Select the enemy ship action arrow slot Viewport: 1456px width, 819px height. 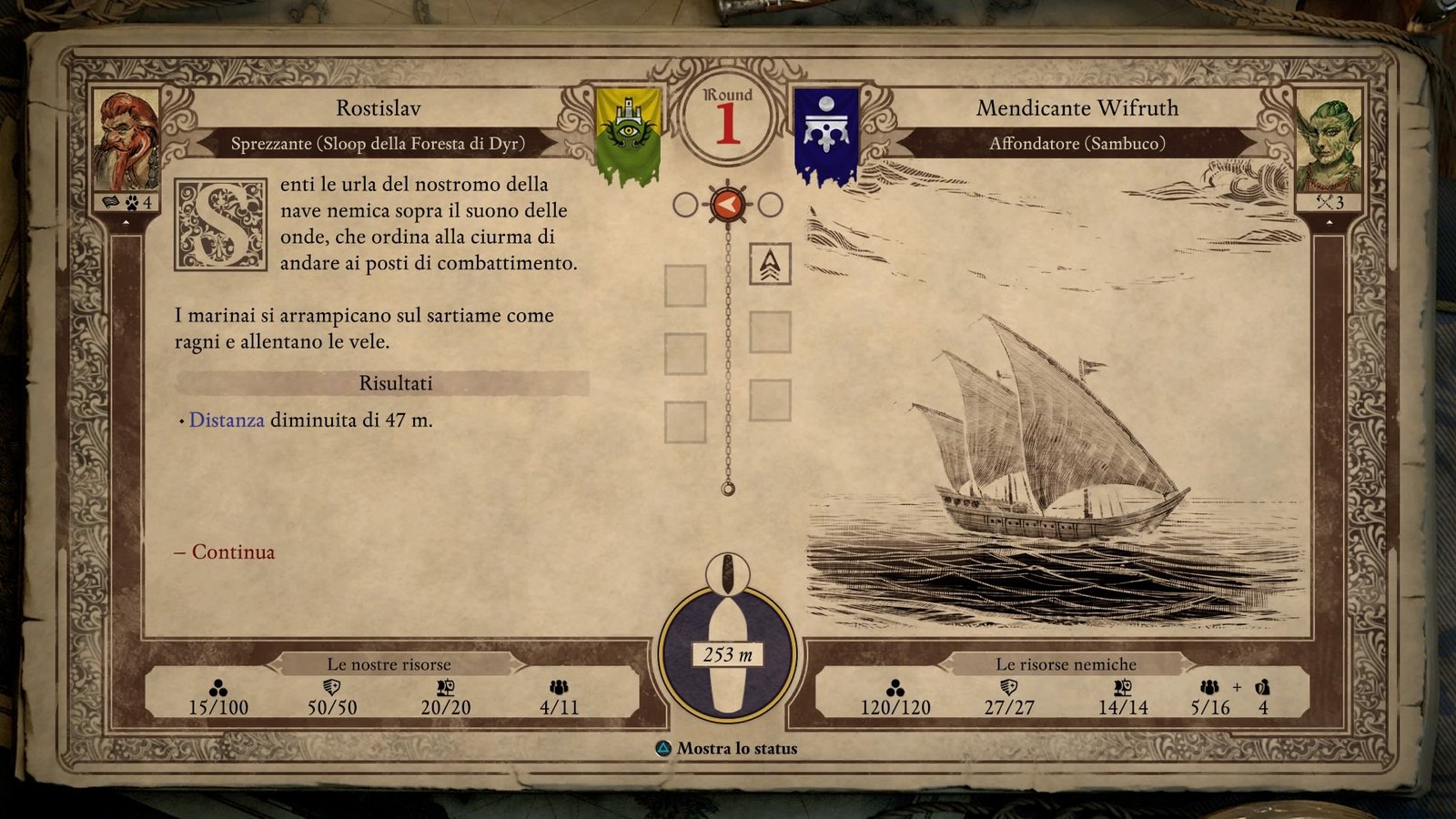770,264
